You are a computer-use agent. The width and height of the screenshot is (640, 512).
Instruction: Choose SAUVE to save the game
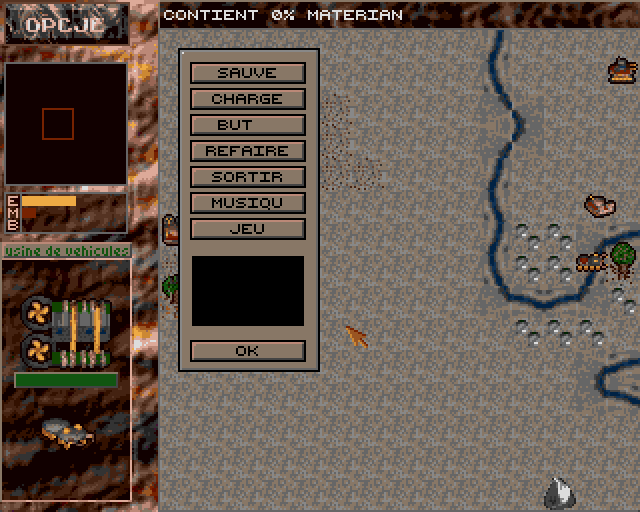click(x=247, y=73)
